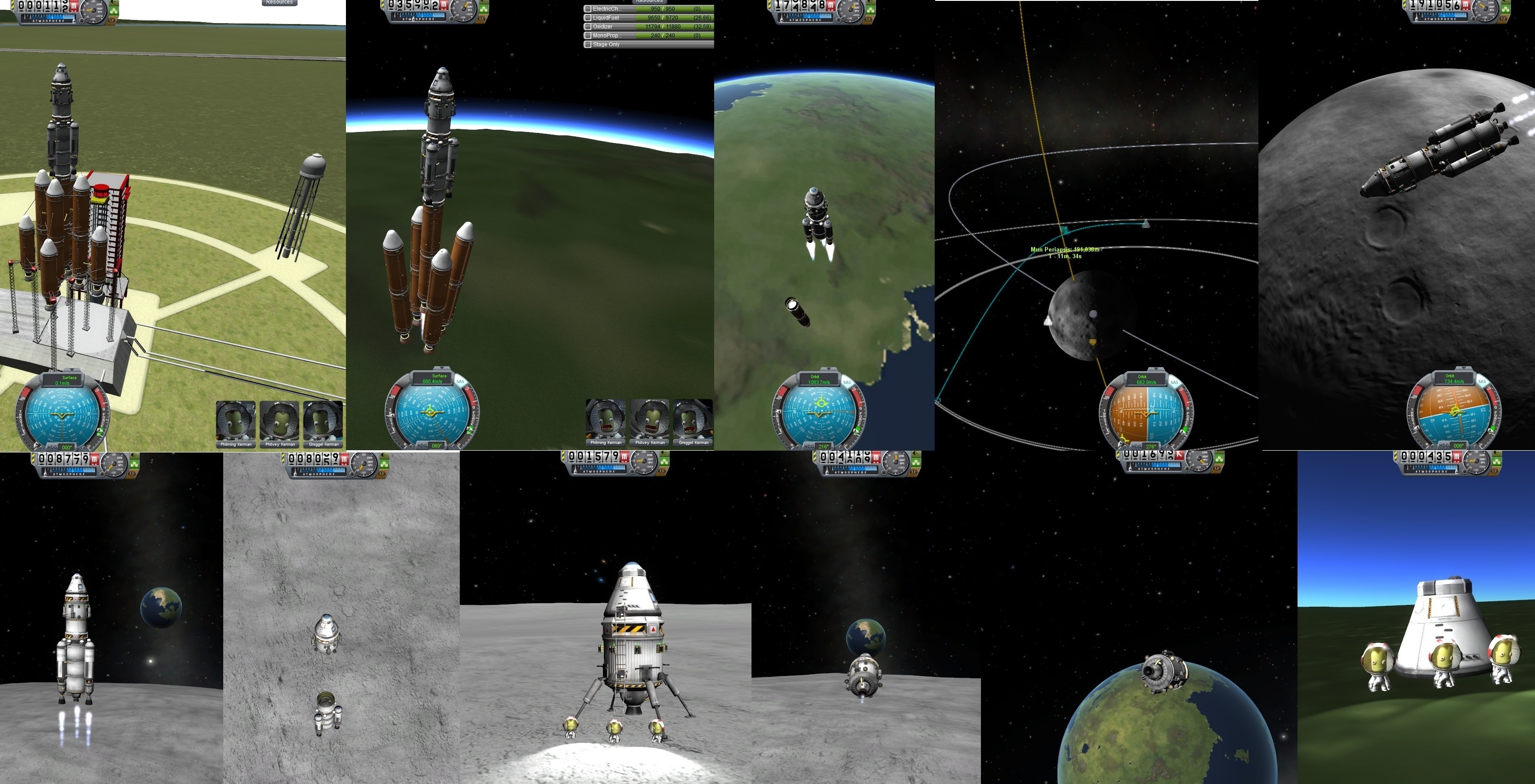Toggle the Stage Only checkbox
The width and height of the screenshot is (1535, 784).
point(588,45)
